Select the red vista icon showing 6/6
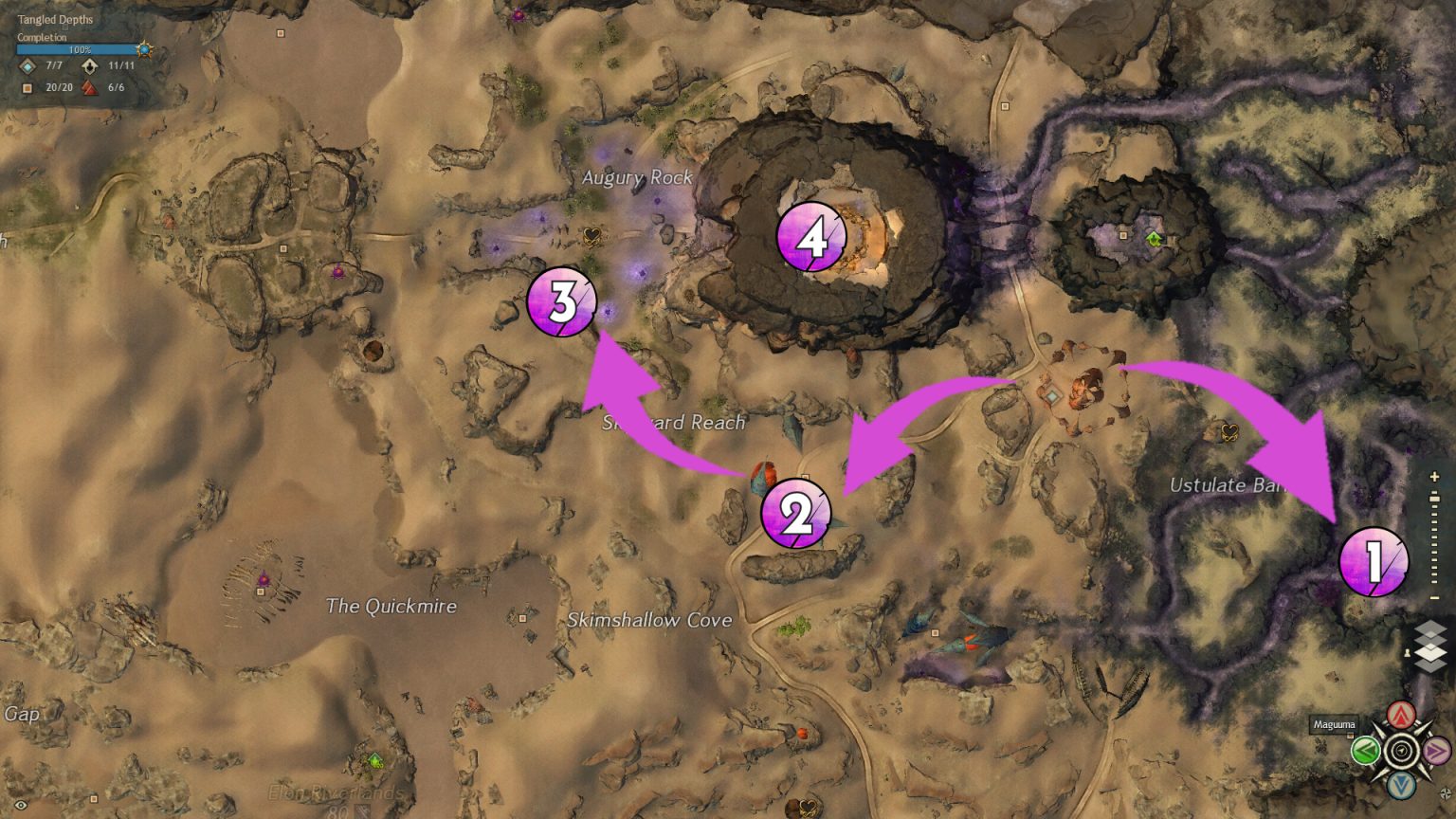 click(x=90, y=87)
